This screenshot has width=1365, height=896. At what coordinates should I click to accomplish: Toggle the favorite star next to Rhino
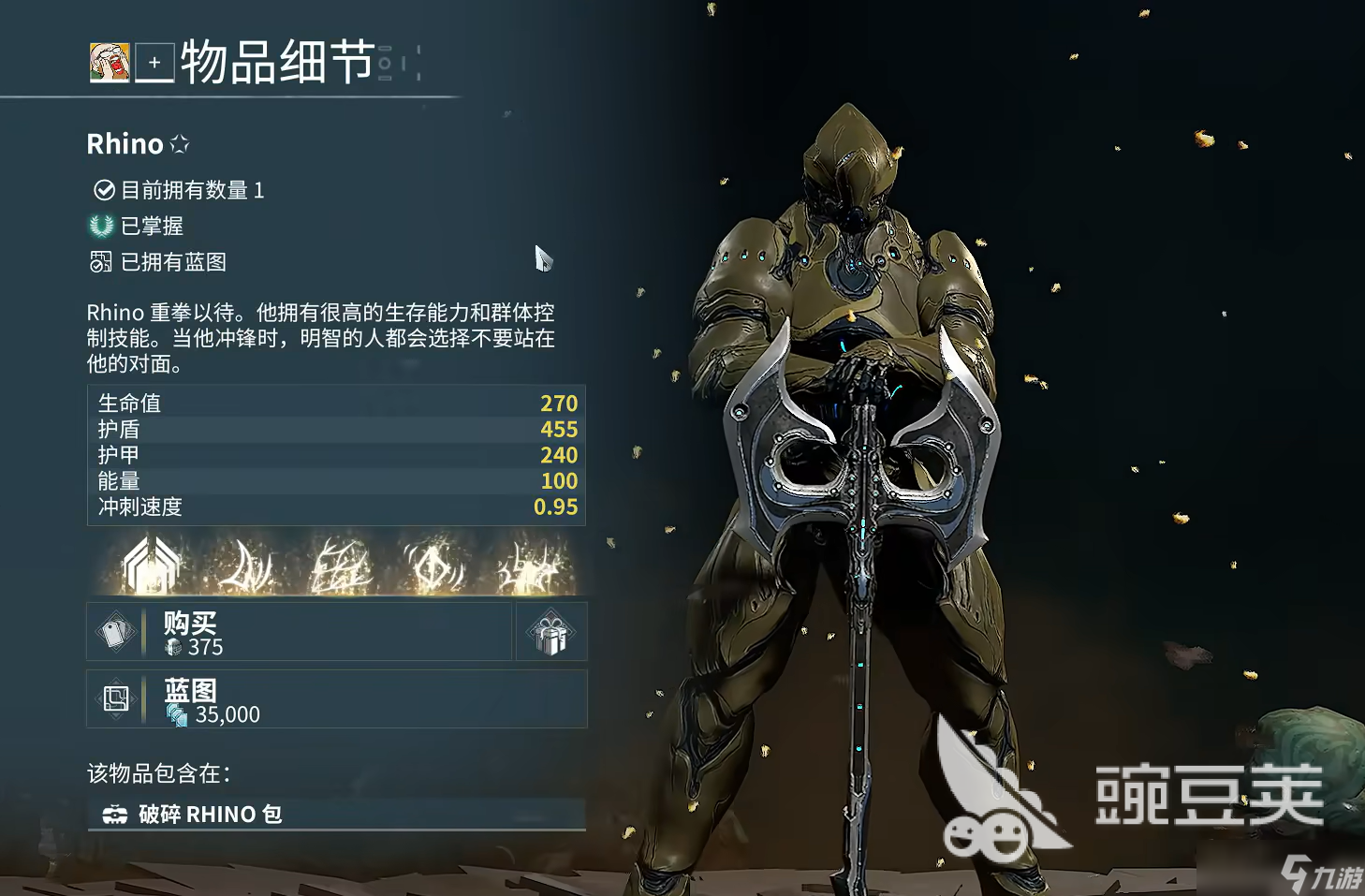point(180,143)
